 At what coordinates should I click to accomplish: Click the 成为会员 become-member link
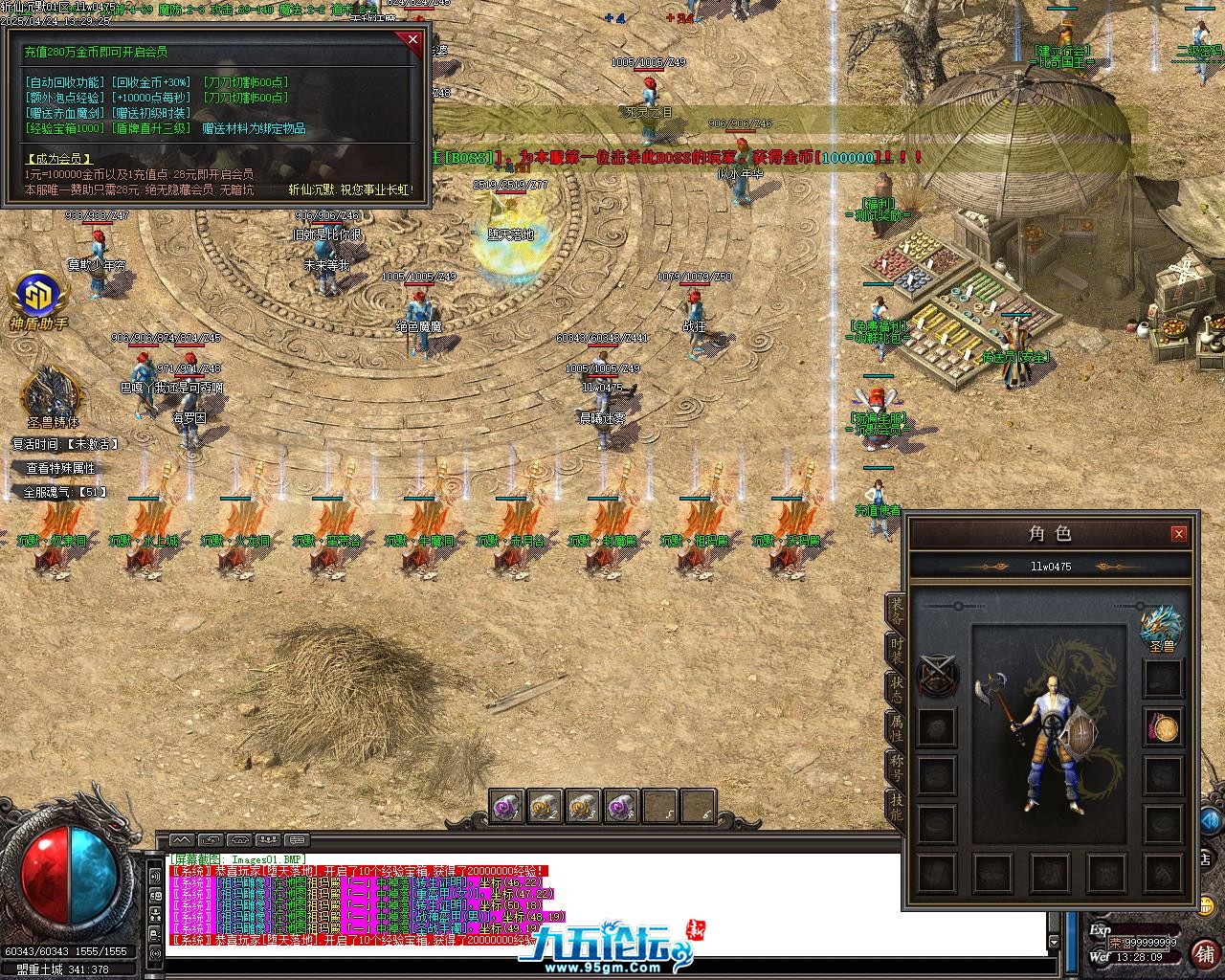pos(59,159)
